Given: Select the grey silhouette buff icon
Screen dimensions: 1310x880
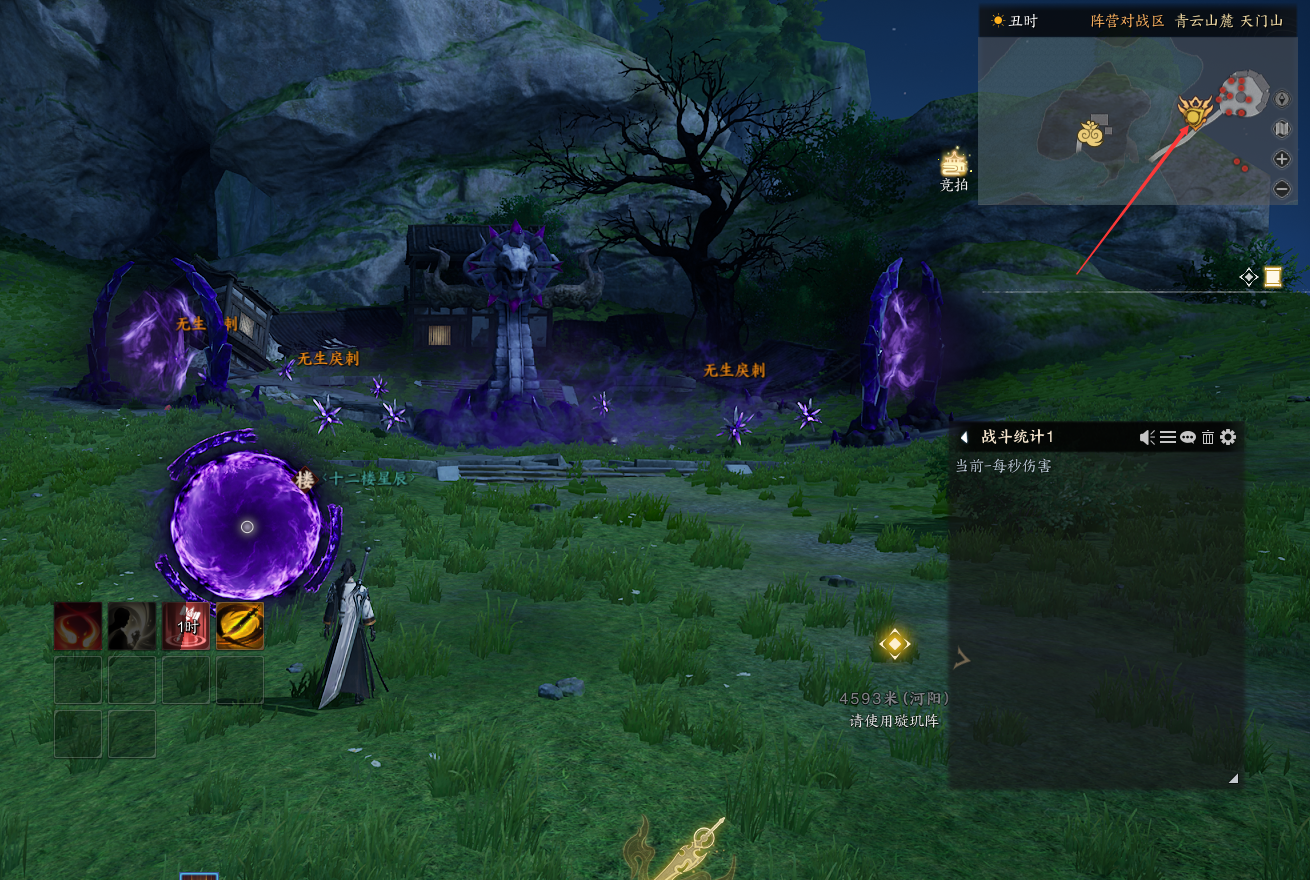Looking at the screenshot, I should pos(132,626).
